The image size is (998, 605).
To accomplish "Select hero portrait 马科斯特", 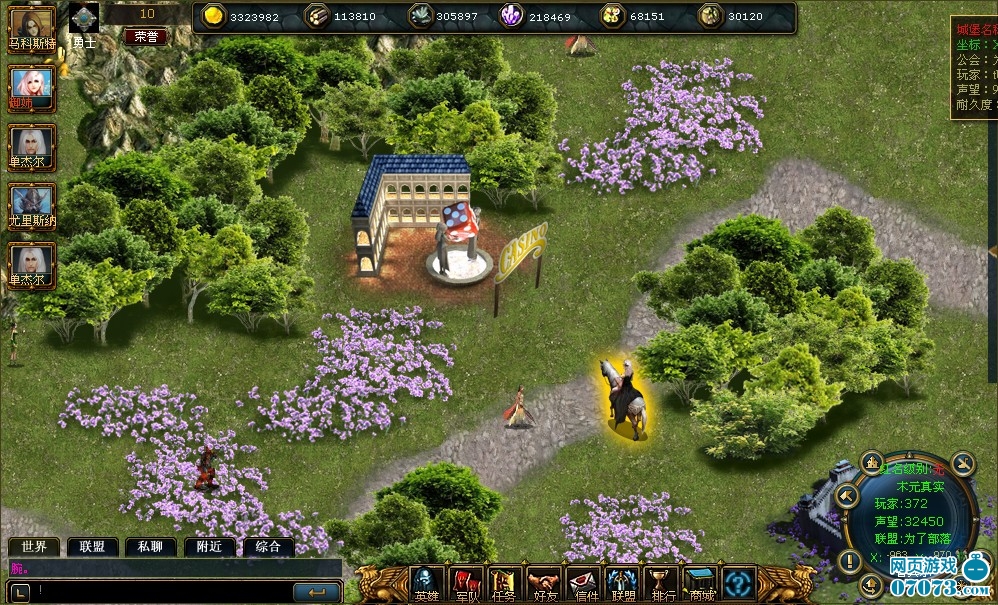I will pos(31,24).
